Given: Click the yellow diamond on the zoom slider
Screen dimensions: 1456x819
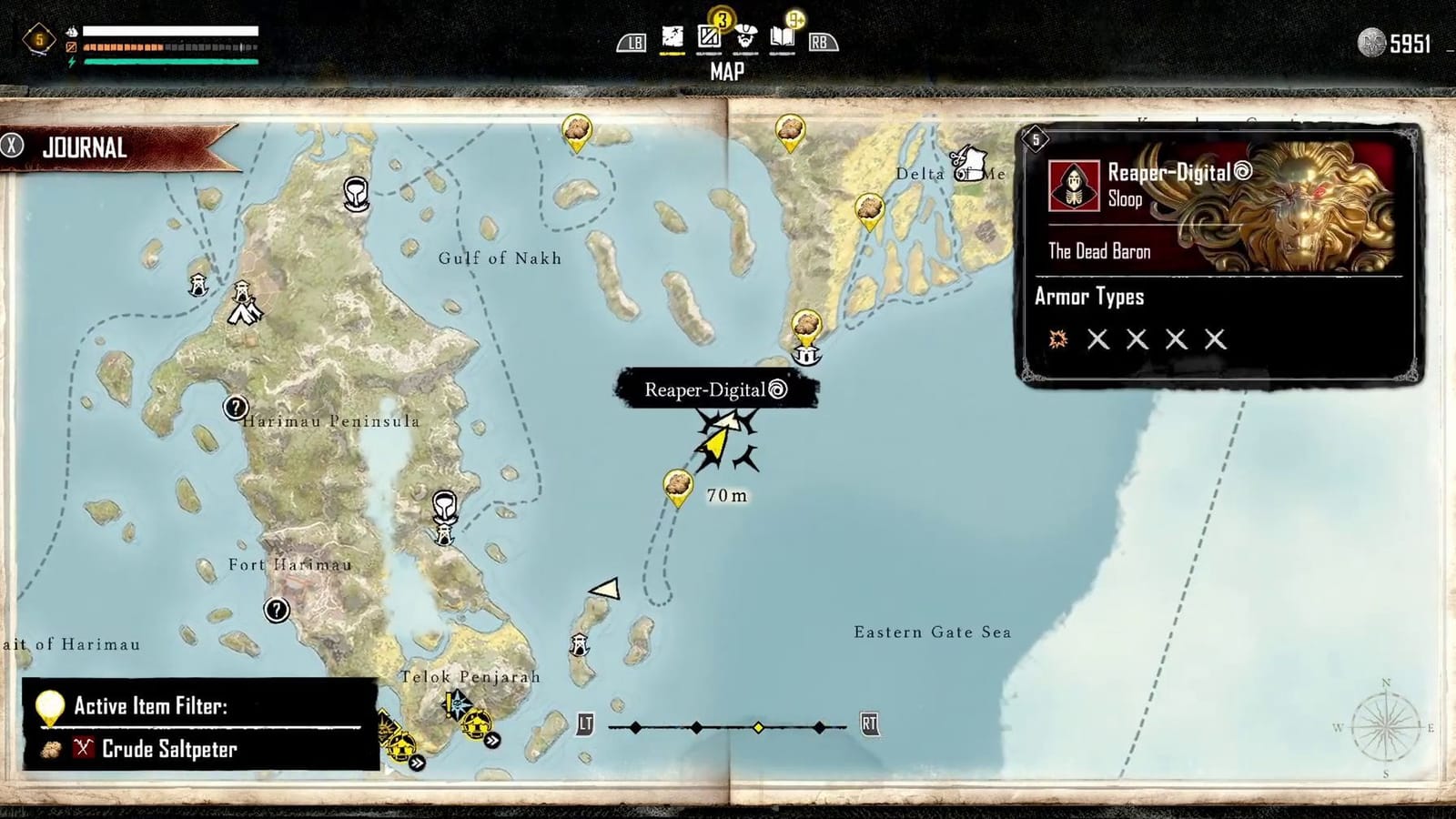Looking at the screenshot, I should pos(757,727).
